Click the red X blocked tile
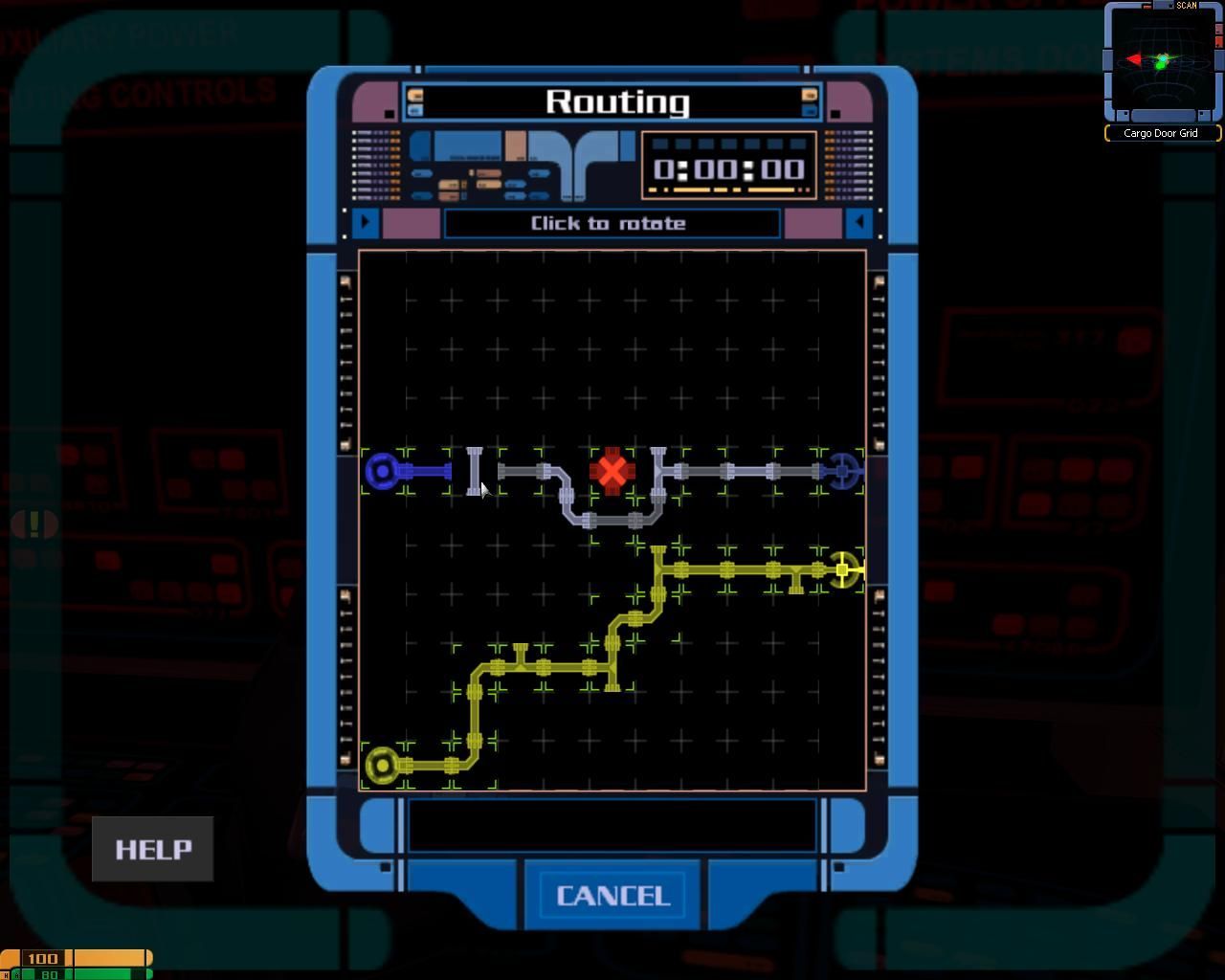The height and width of the screenshot is (980, 1225). [x=612, y=471]
